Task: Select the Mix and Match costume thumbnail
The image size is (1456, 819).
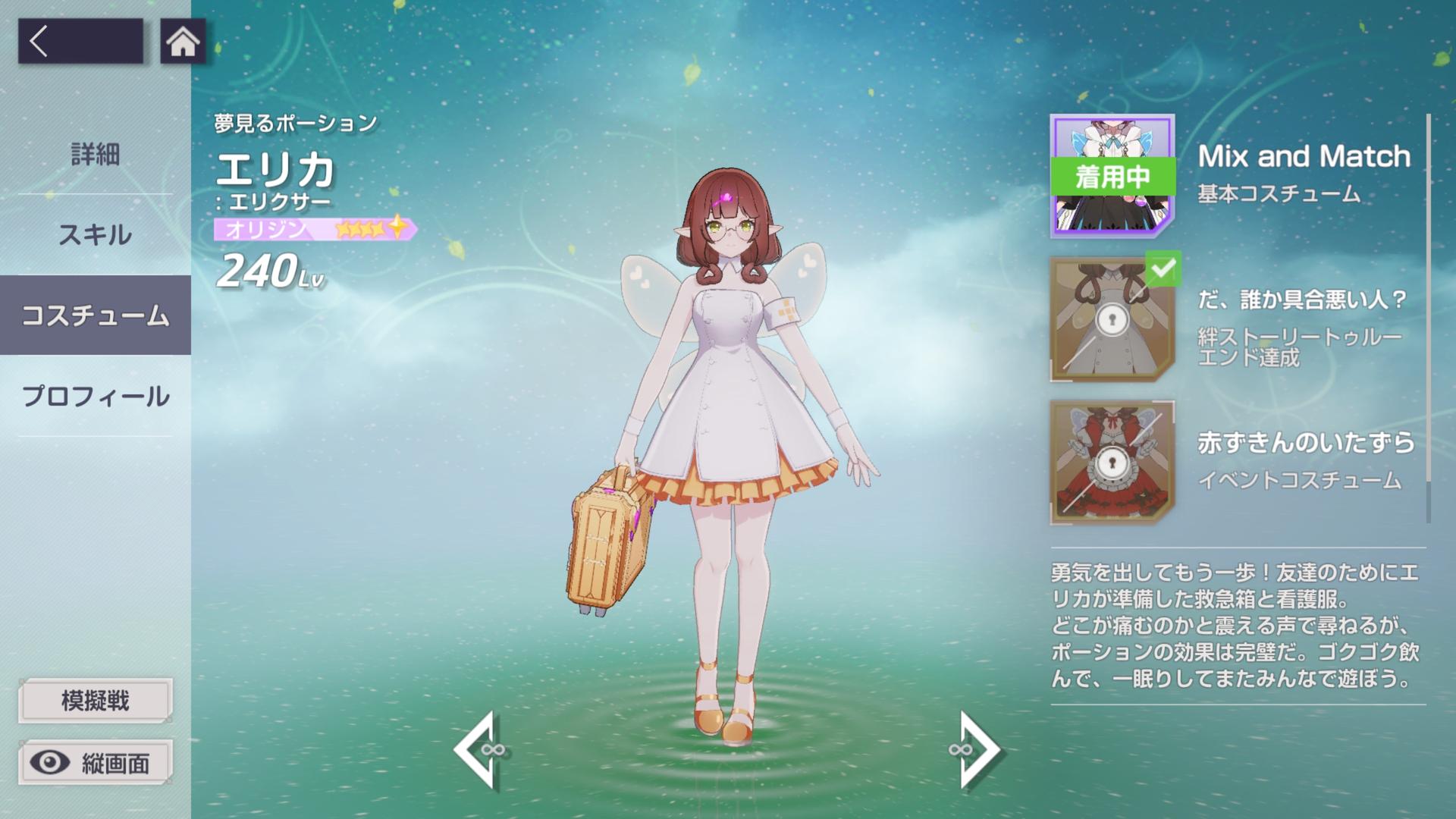Action: coord(1112,176)
